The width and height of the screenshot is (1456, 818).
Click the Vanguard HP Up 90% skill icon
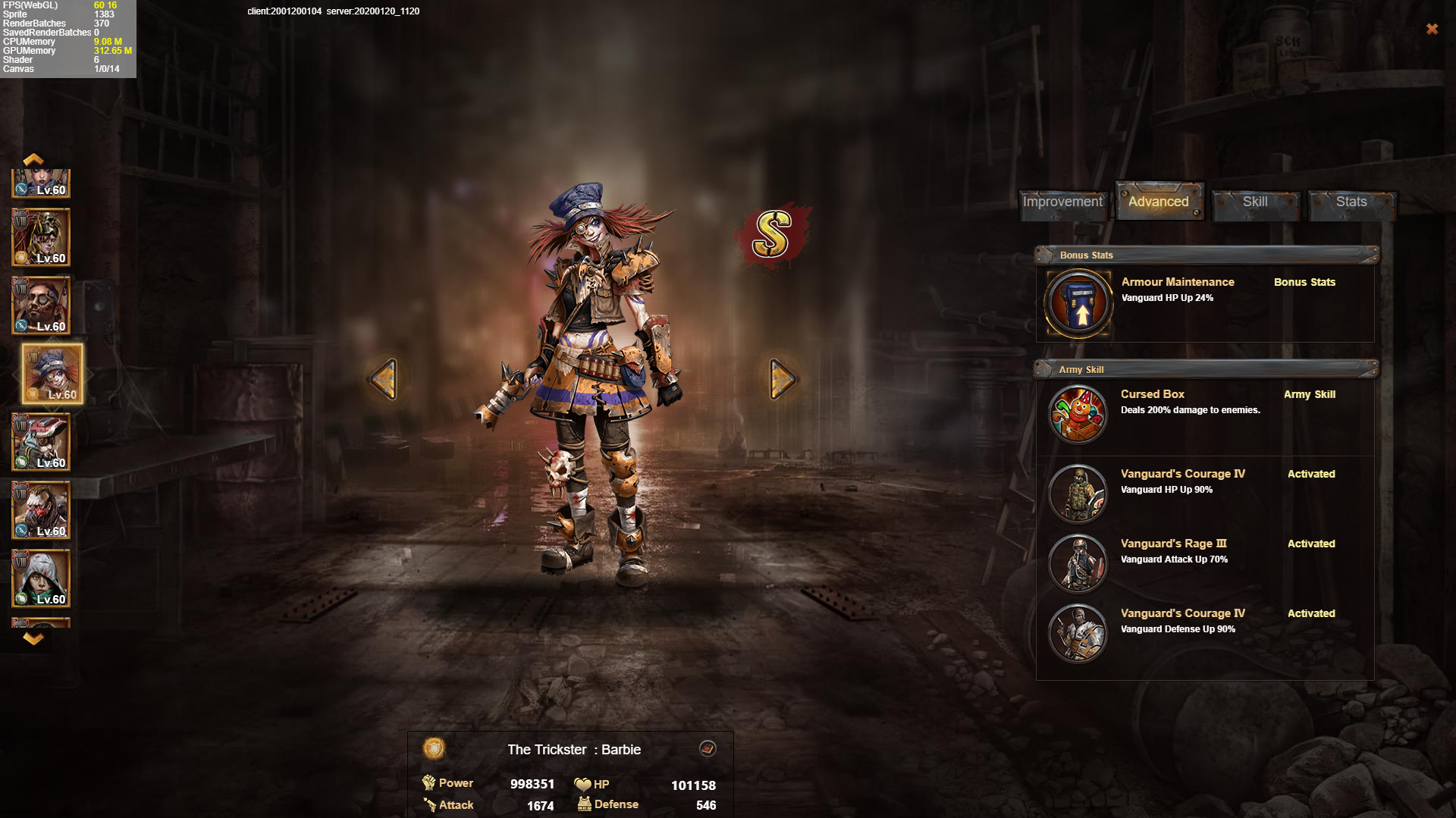point(1078,494)
